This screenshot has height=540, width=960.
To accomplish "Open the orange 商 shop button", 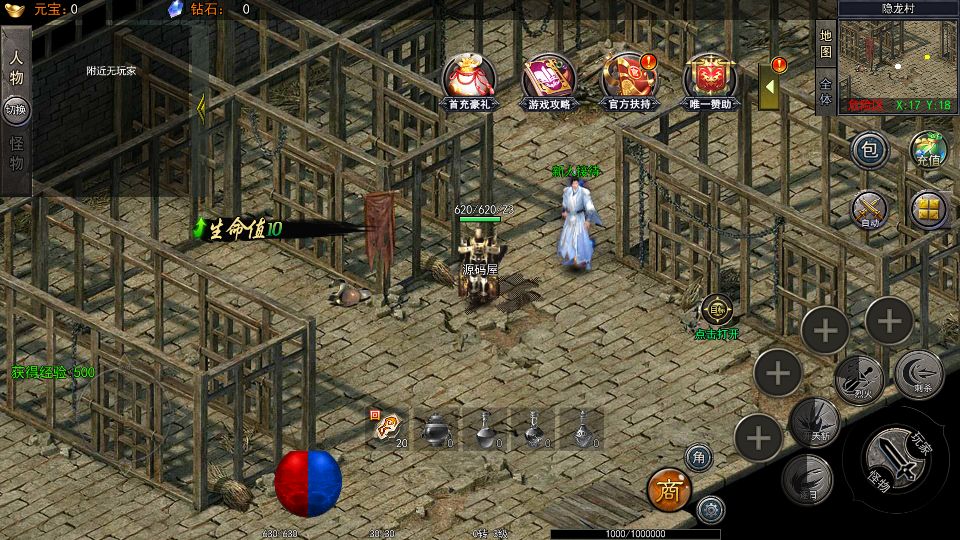I will click(x=669, y=490).
